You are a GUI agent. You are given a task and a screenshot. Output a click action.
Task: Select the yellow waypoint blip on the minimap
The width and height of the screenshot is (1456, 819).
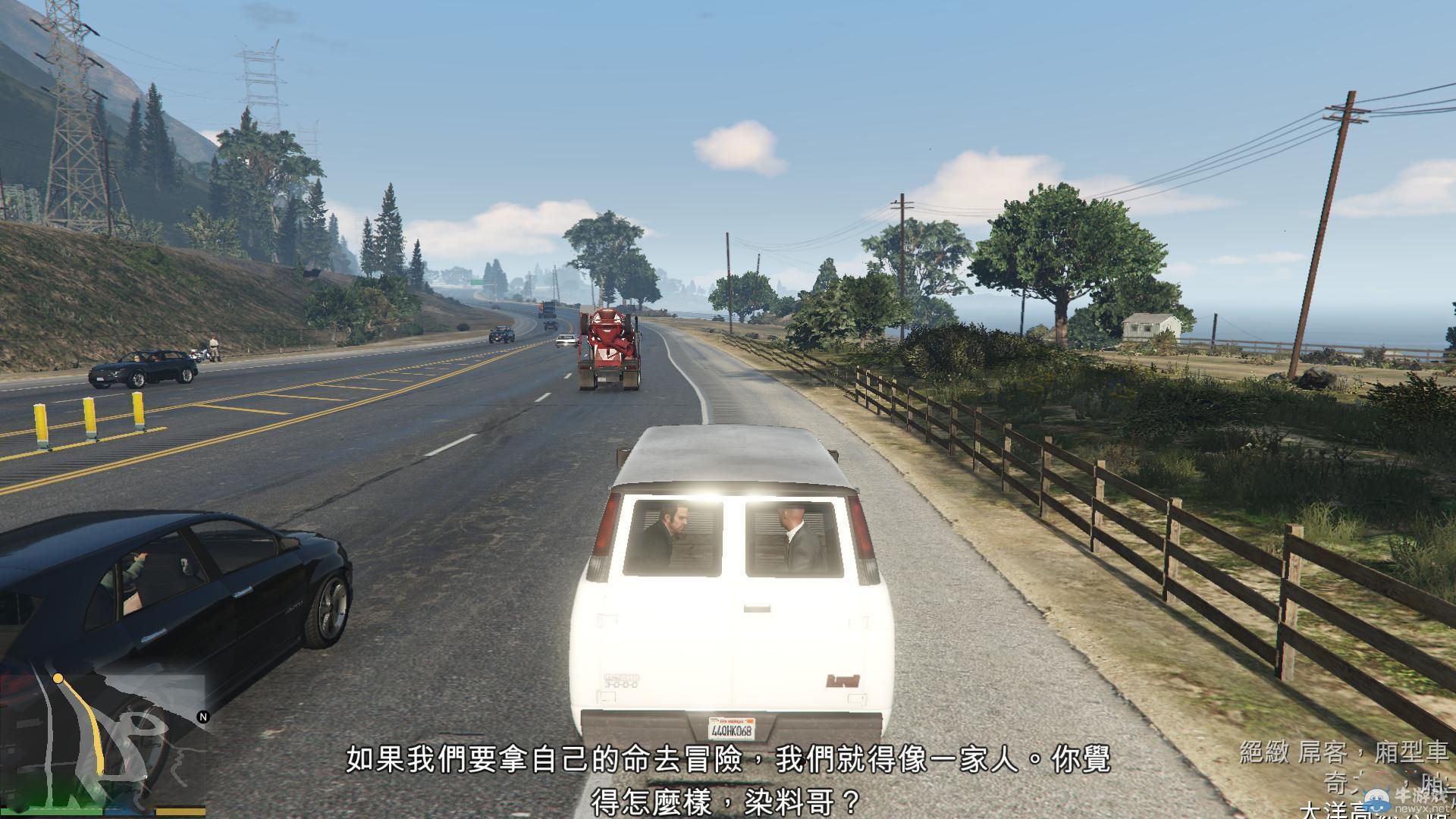point(58,679)
